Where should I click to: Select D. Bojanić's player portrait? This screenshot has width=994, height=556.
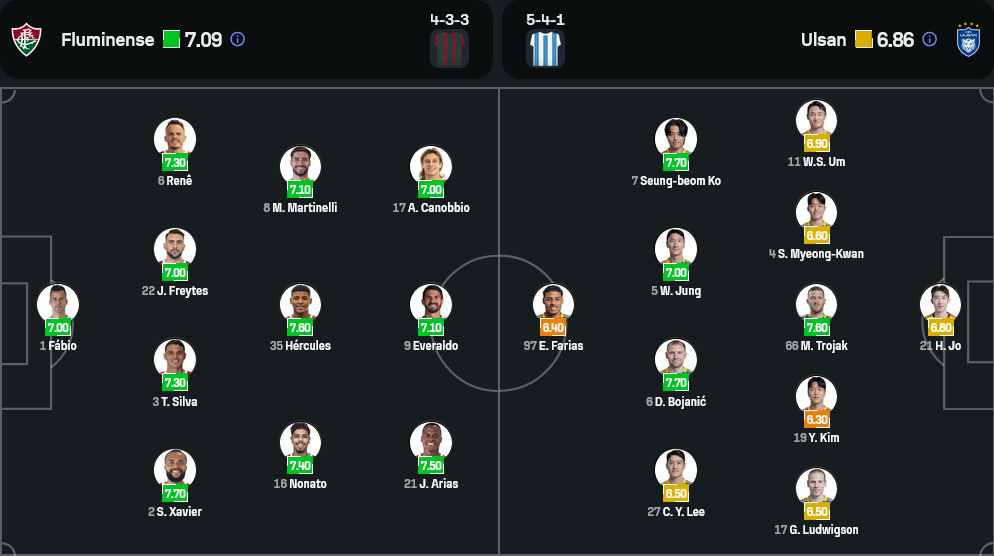tap(676, 360)
